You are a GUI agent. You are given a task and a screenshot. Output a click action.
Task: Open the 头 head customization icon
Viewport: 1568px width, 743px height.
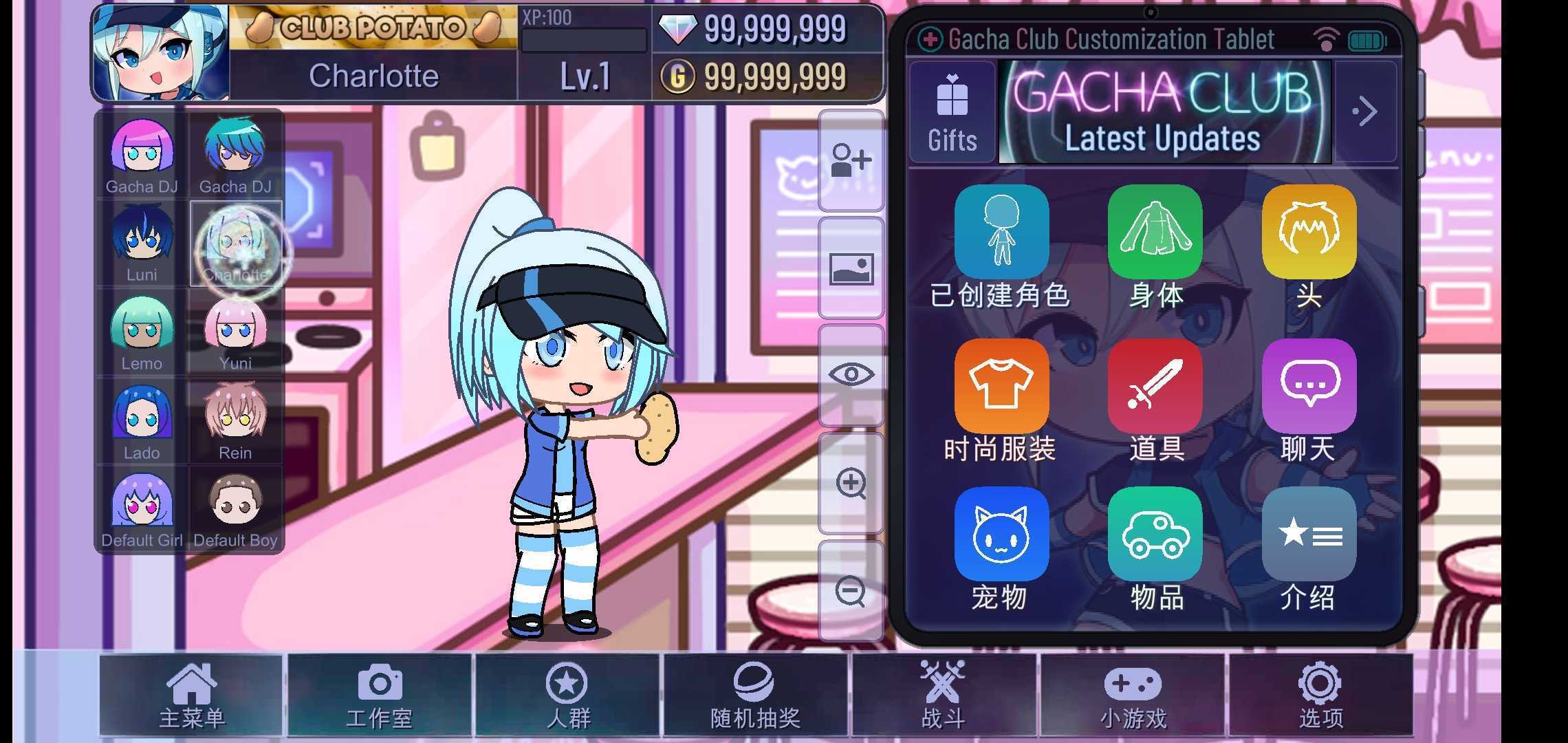click(1309, 231)
